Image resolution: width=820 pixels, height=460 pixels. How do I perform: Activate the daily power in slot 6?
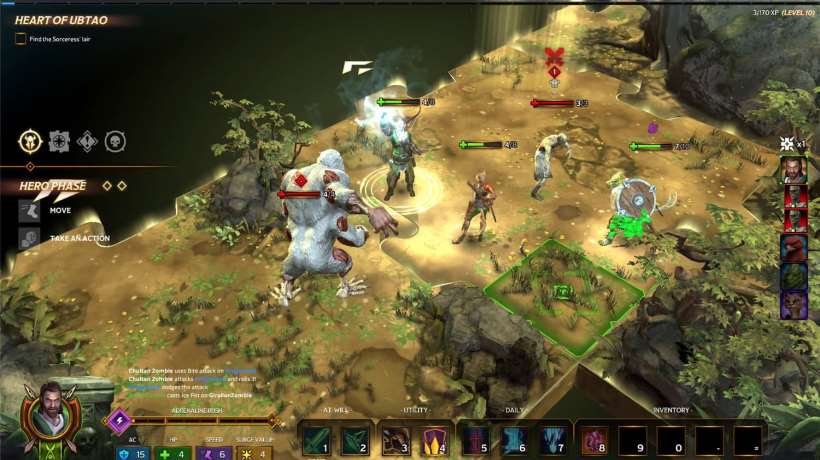514,440
